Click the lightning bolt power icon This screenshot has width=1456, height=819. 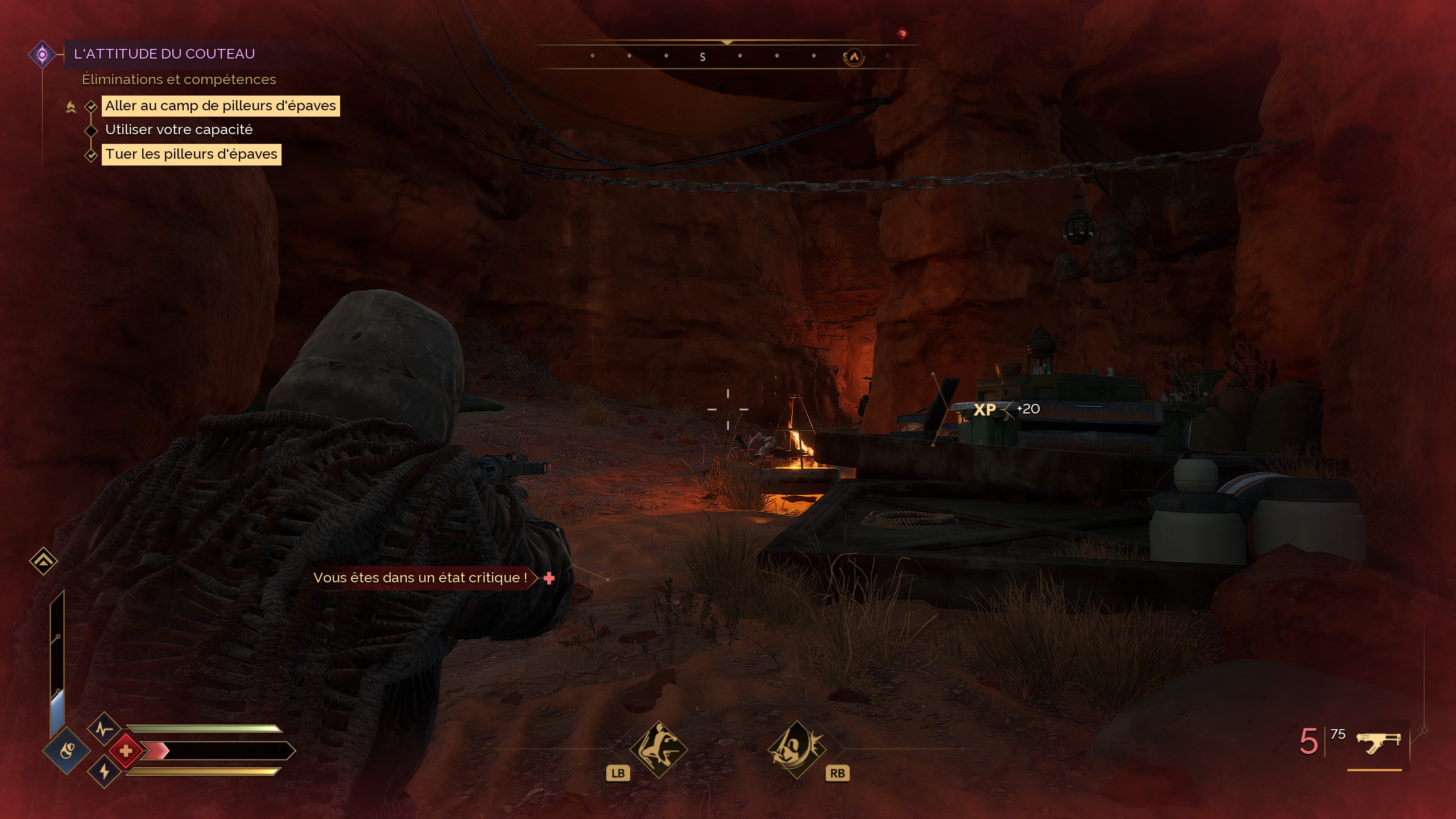104,772
